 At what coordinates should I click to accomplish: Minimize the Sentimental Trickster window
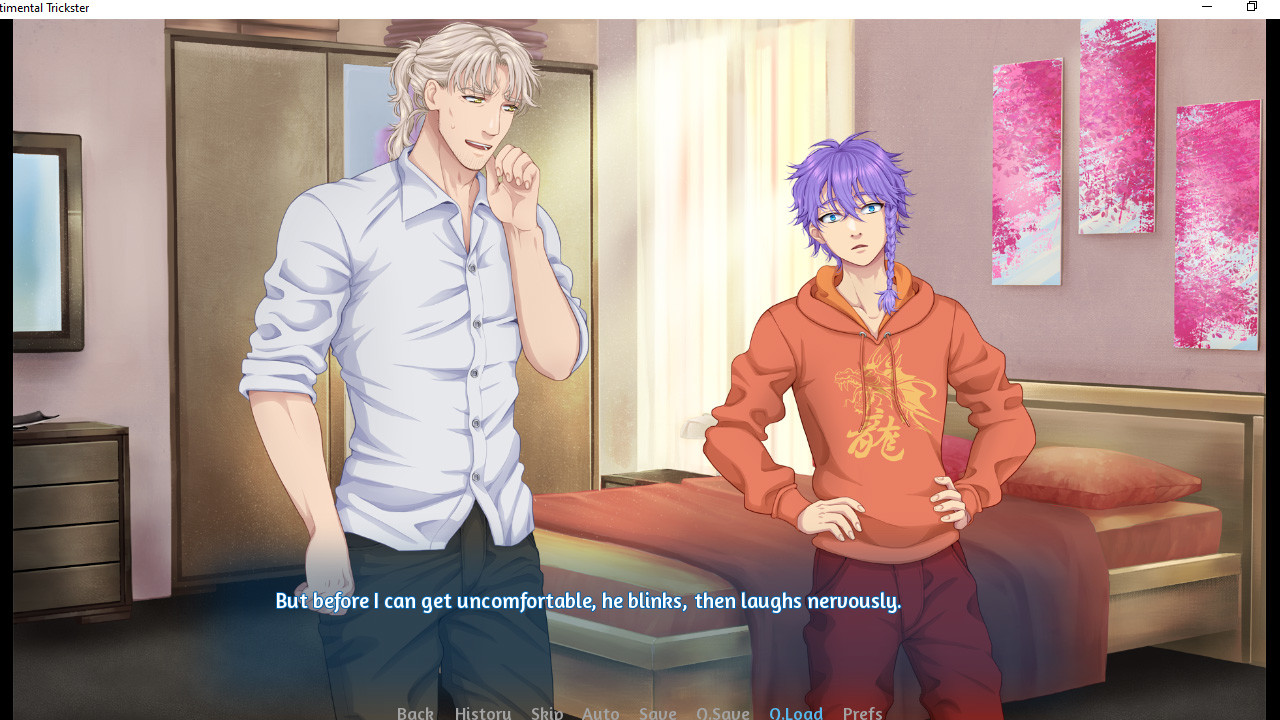pyautogui.click(x=1206, y=8)
